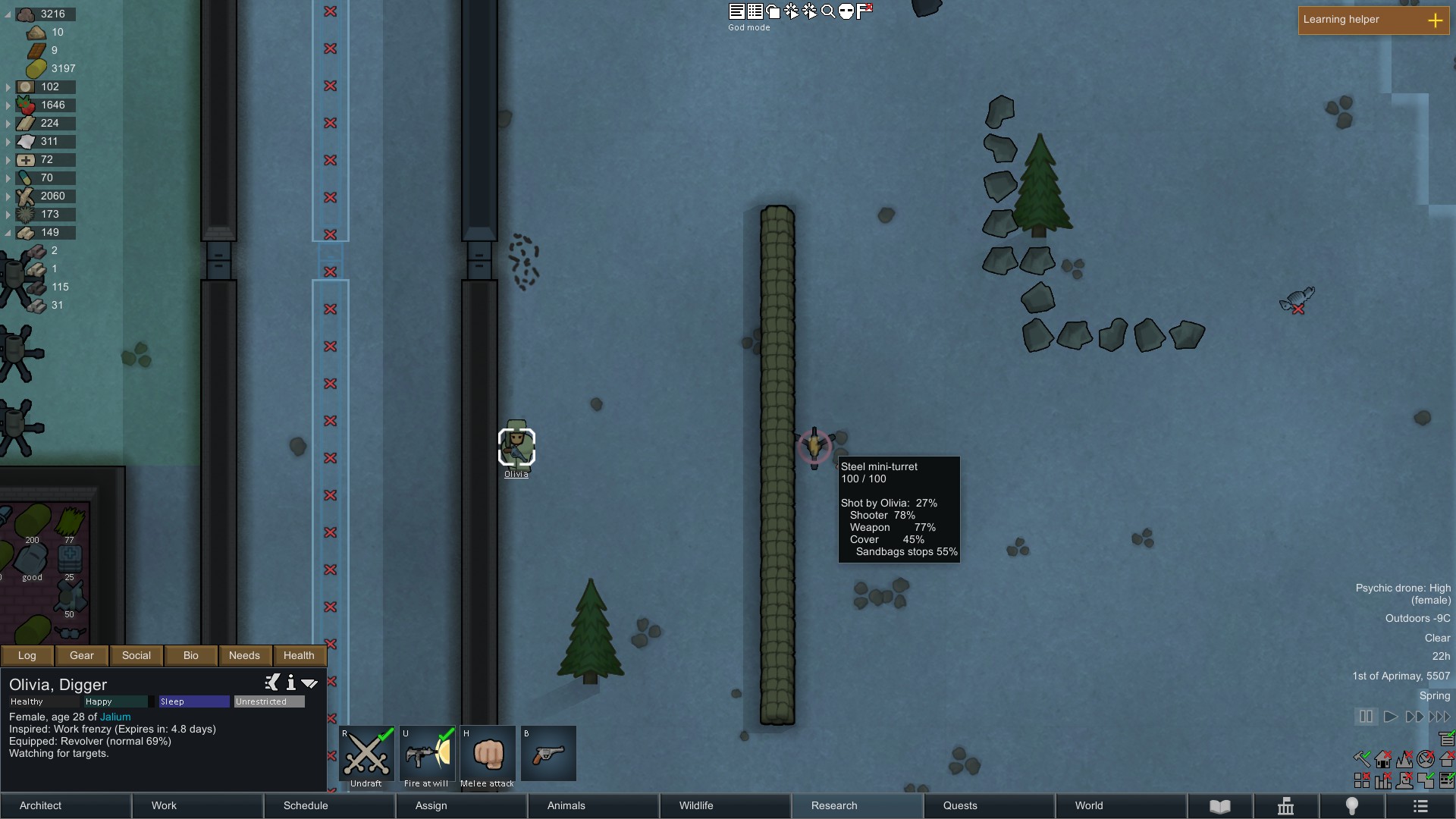The image size is (1456, 819).
Task: Undraft Olivia
Action: click(367, 755)
